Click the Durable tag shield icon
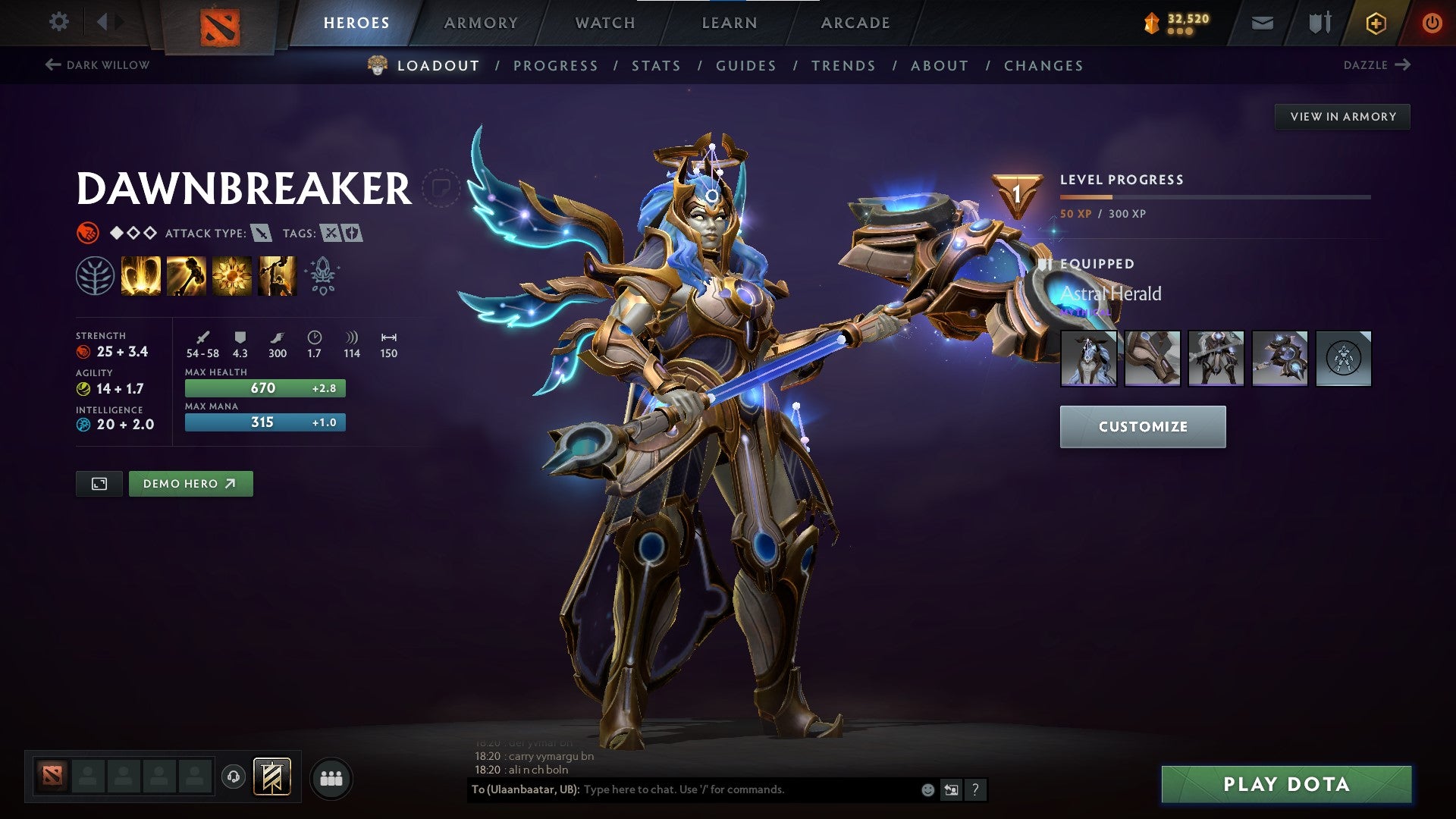Image resolution: width=1456 pixels, height=819 pixels. [x=353, y=234]
